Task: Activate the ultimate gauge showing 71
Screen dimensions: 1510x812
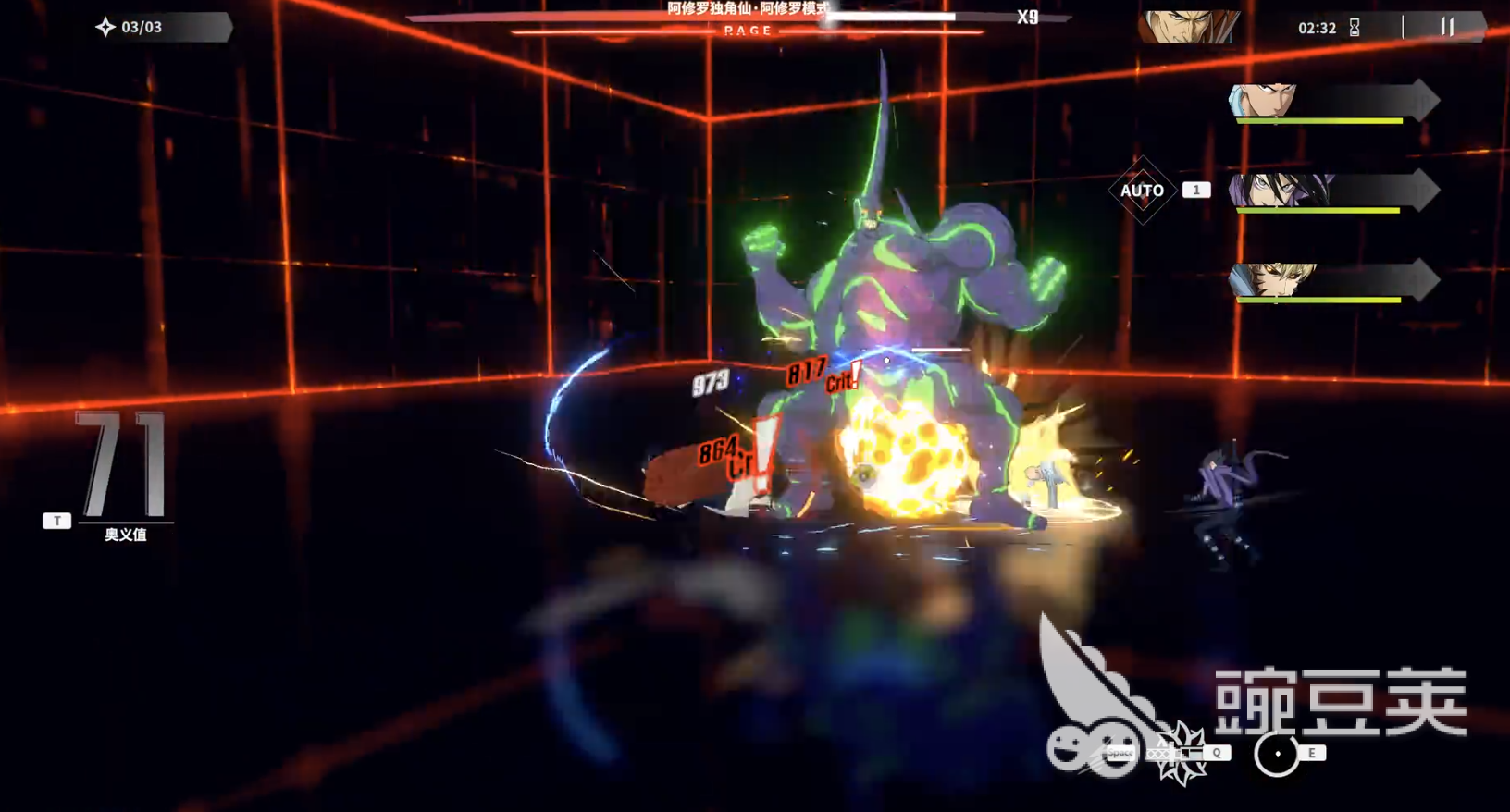Action: [124, 465]
